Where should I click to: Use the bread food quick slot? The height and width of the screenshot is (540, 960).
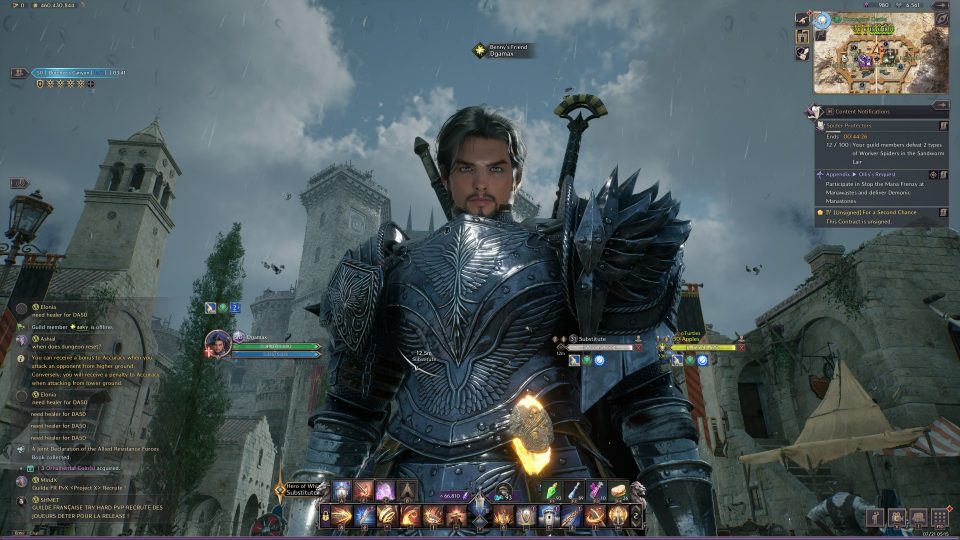click(x=617, y=490)
